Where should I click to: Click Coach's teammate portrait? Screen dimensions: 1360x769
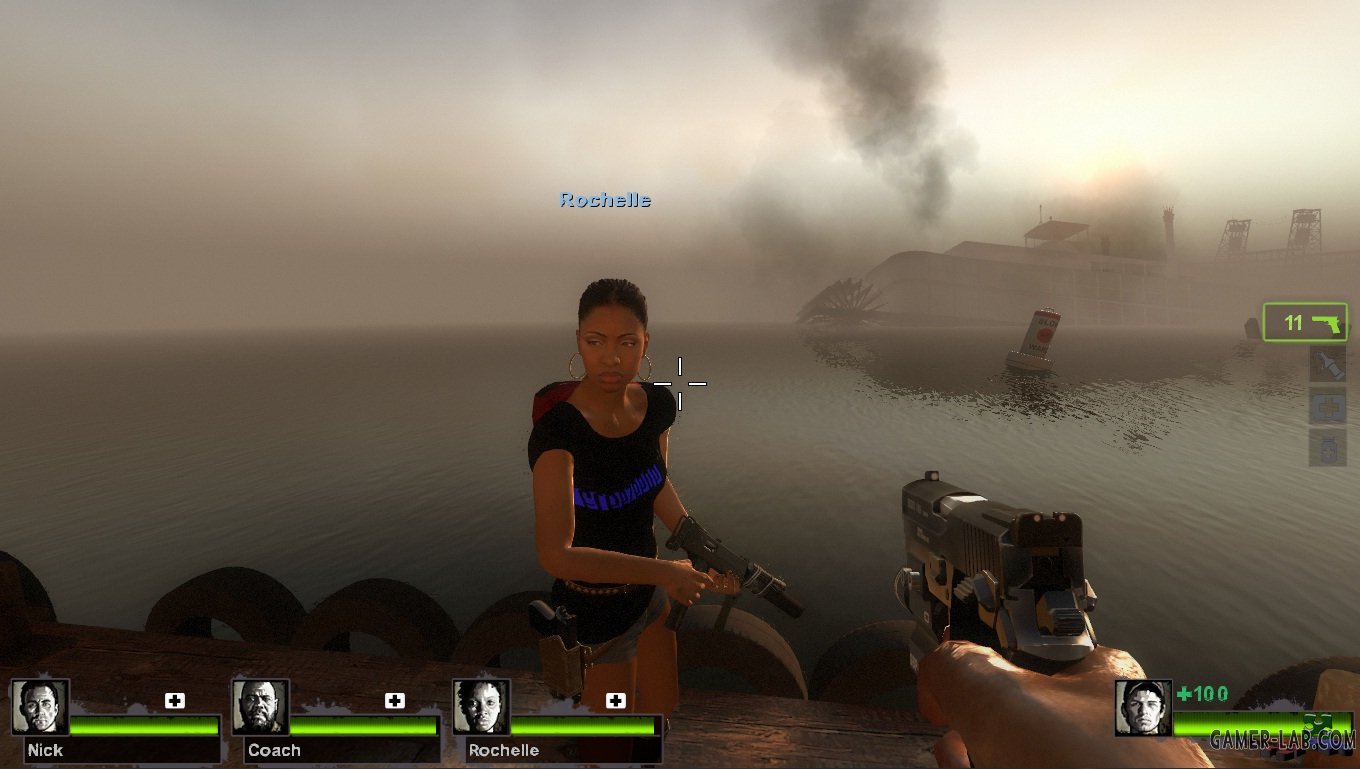pyautogui.click(x=260, y=707)
